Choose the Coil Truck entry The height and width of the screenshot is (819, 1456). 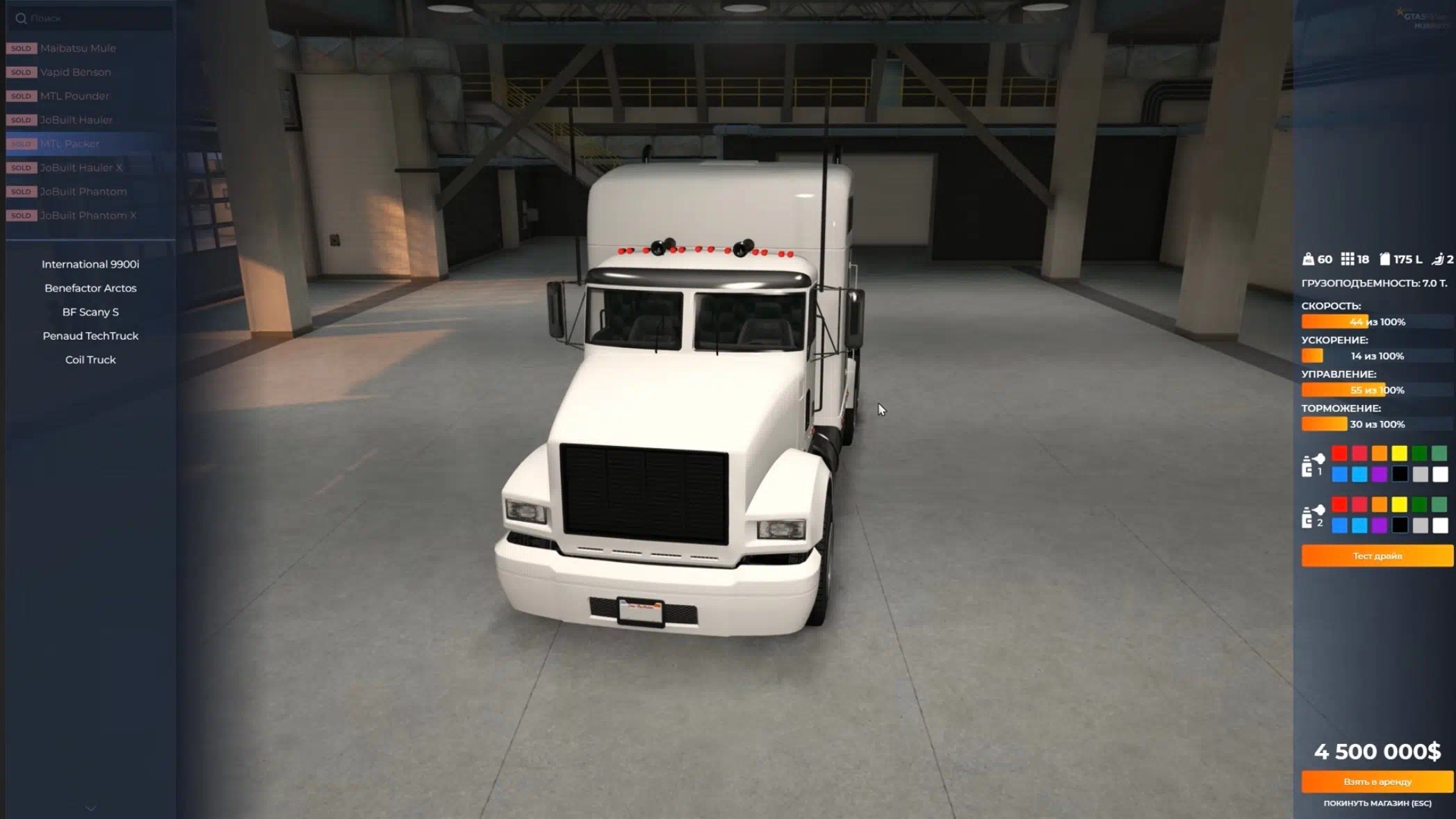click(90, 360)
